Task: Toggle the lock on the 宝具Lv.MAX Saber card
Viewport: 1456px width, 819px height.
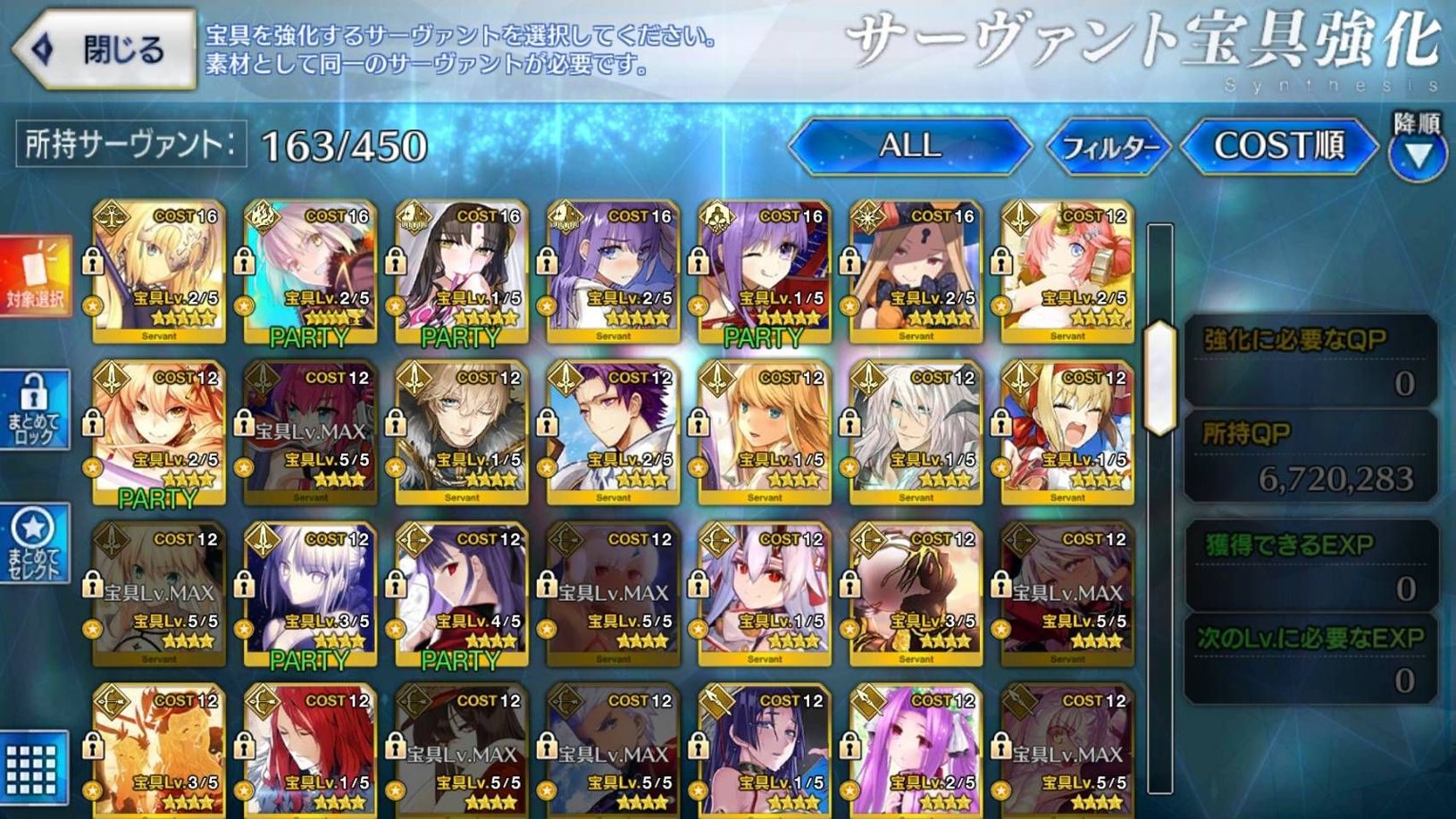Action: pyautogui.click(x=94, y=585)
